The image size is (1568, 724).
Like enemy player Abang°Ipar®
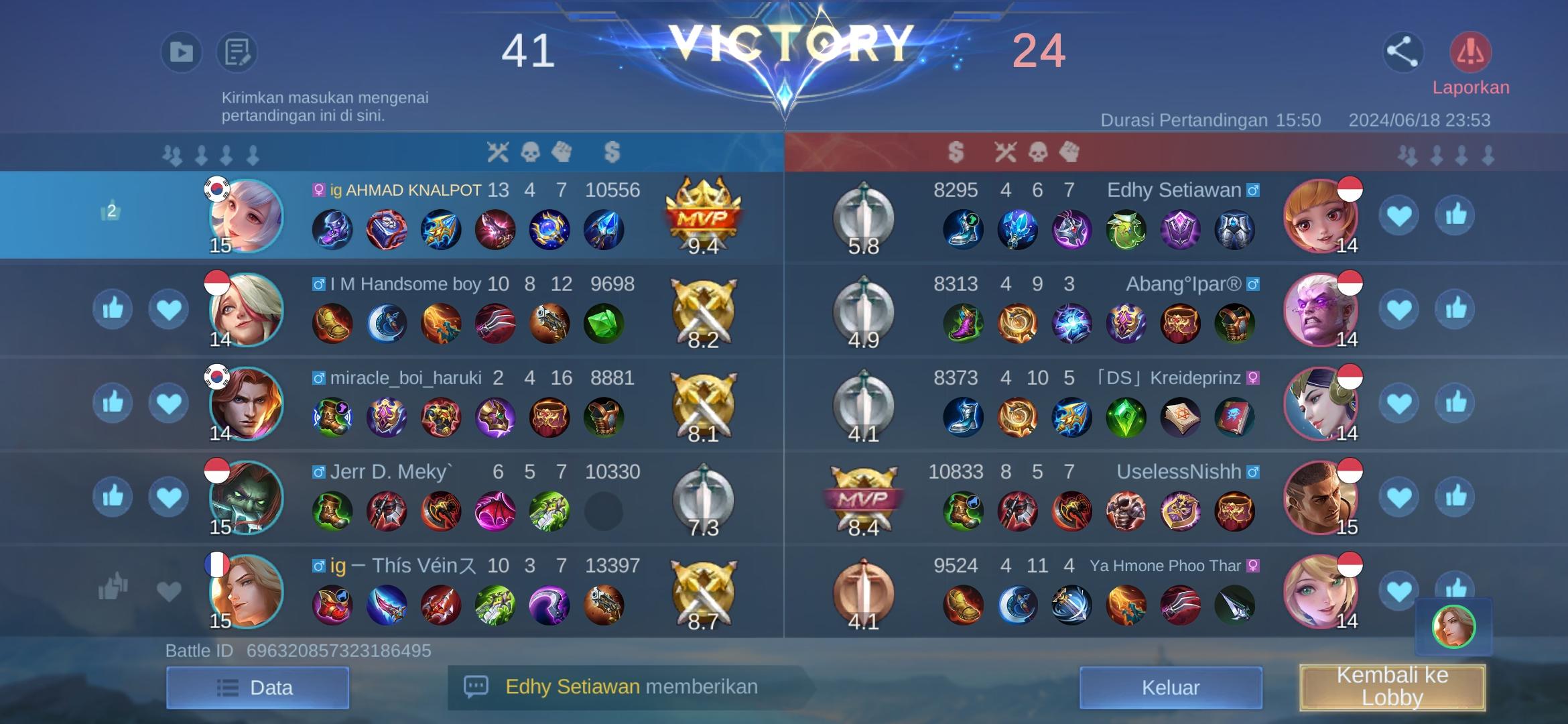(1455, 309)
